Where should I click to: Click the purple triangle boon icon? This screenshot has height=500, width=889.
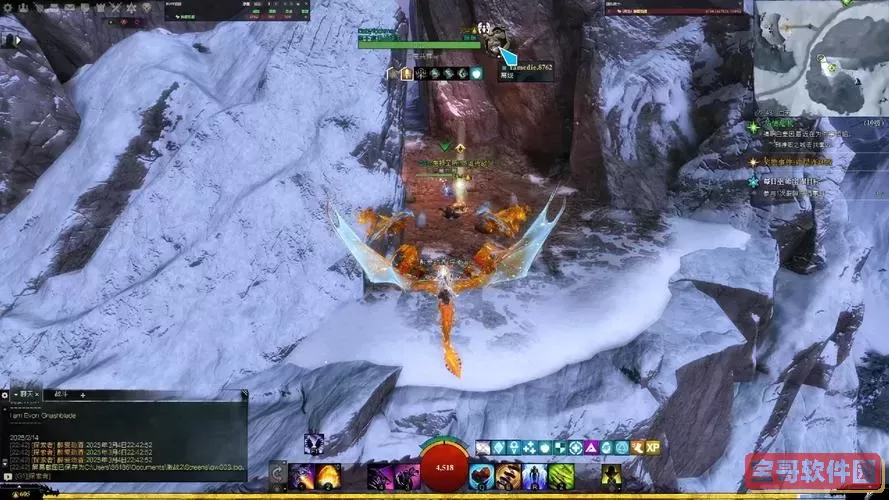point(589,448)
